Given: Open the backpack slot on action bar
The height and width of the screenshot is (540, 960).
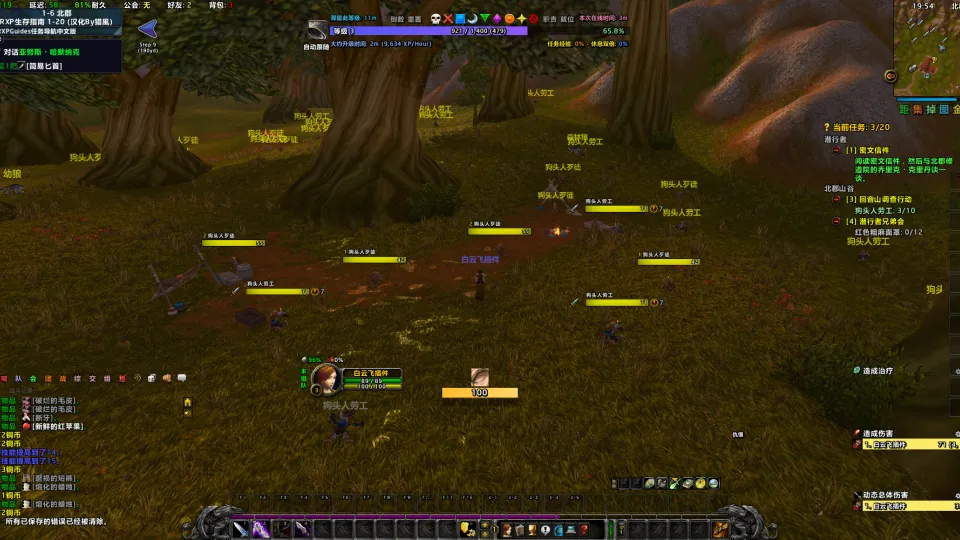Looking at the screenshot, I should (720, 529).
